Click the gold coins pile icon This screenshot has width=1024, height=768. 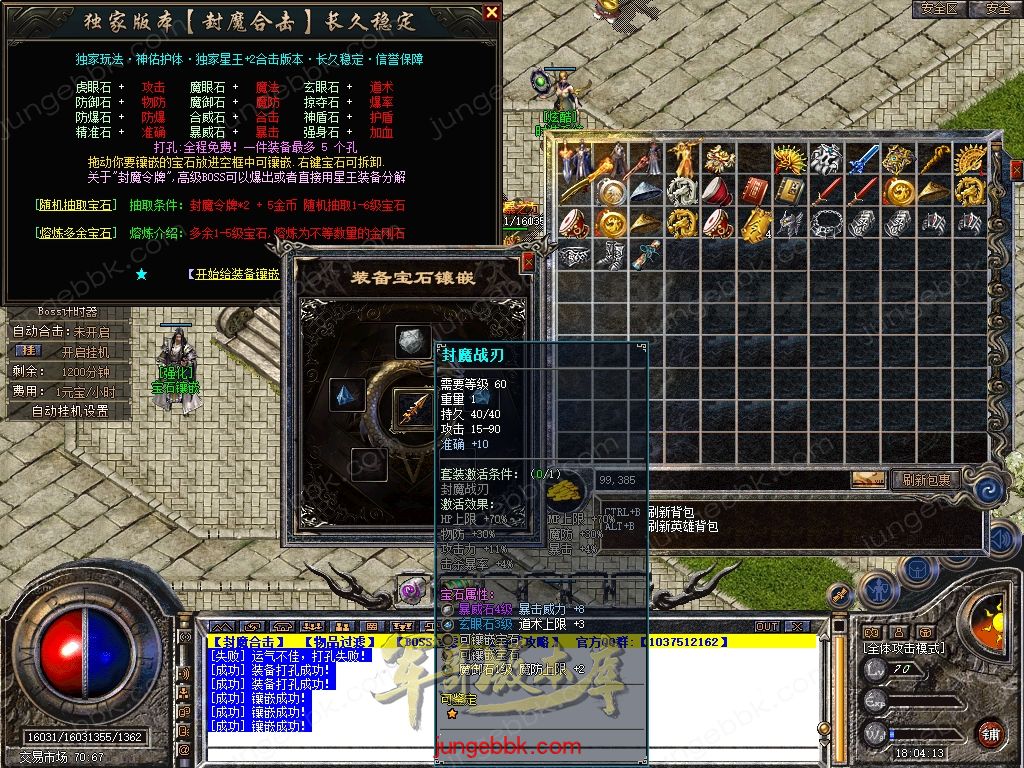(x=567, y=489)
